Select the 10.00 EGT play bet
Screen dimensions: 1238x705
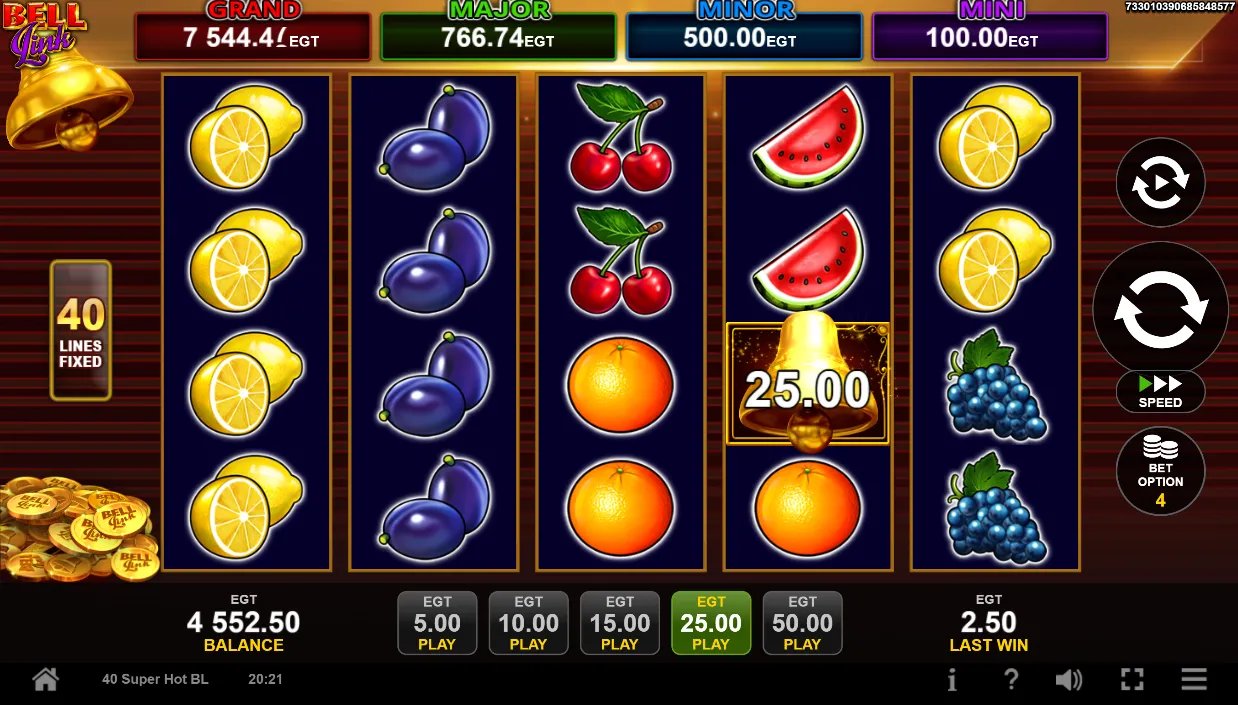point(528,623)
